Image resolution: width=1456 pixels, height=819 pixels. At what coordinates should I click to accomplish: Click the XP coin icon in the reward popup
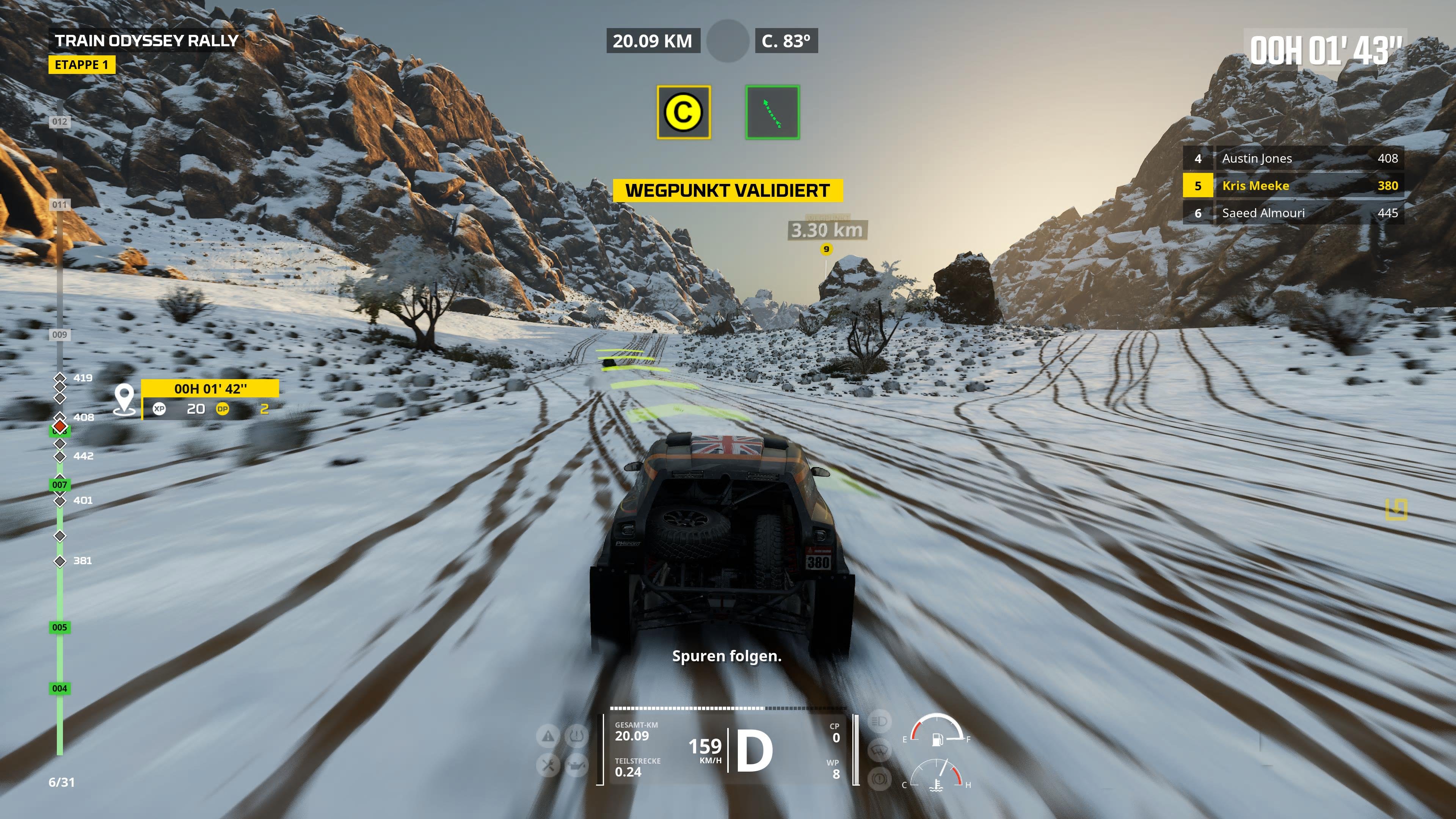pos(160,409)
